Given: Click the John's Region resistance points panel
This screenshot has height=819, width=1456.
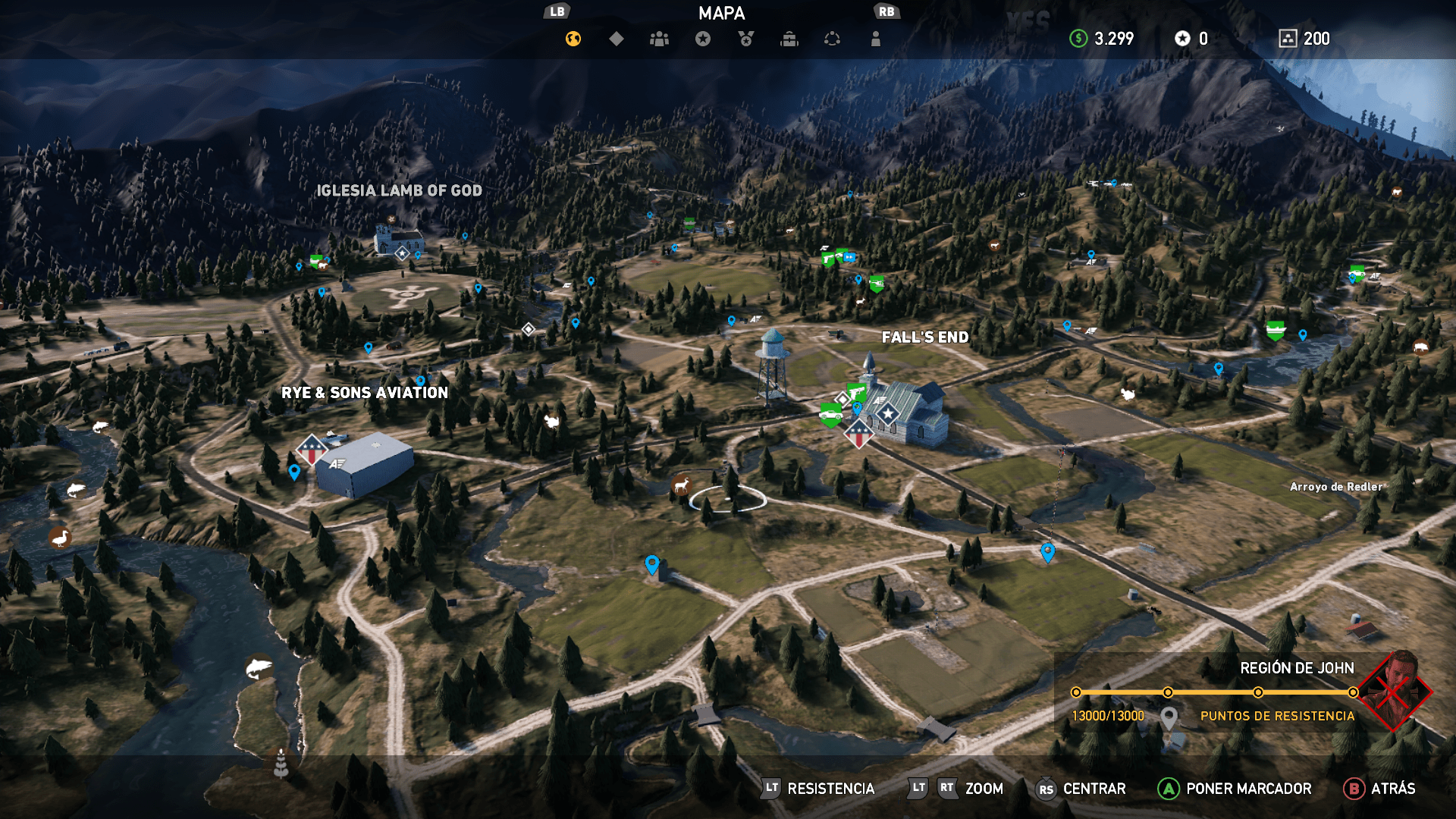Looking at the screenshot, I should tap(1244, 692).
